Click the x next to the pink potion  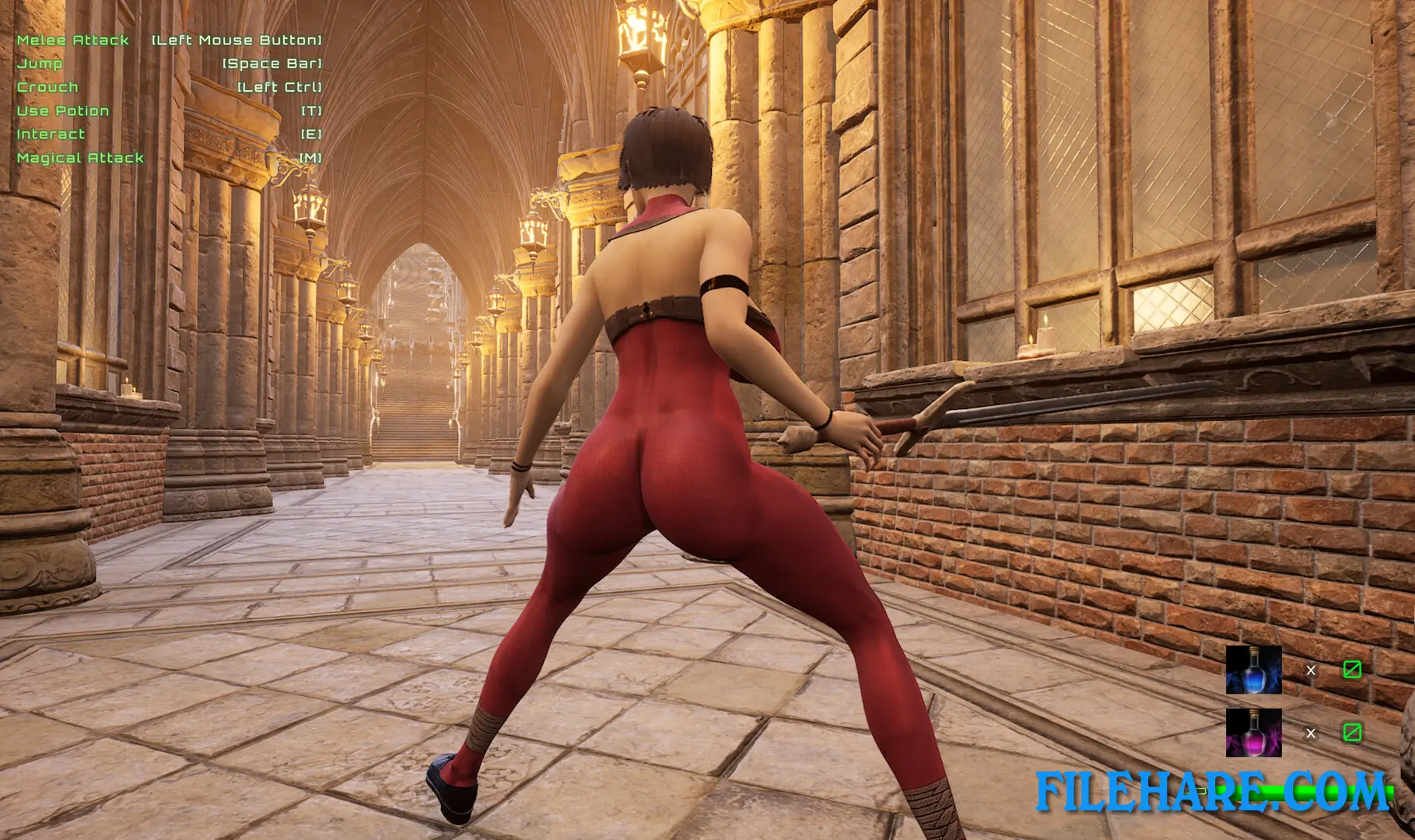[x=1312, y=734]
